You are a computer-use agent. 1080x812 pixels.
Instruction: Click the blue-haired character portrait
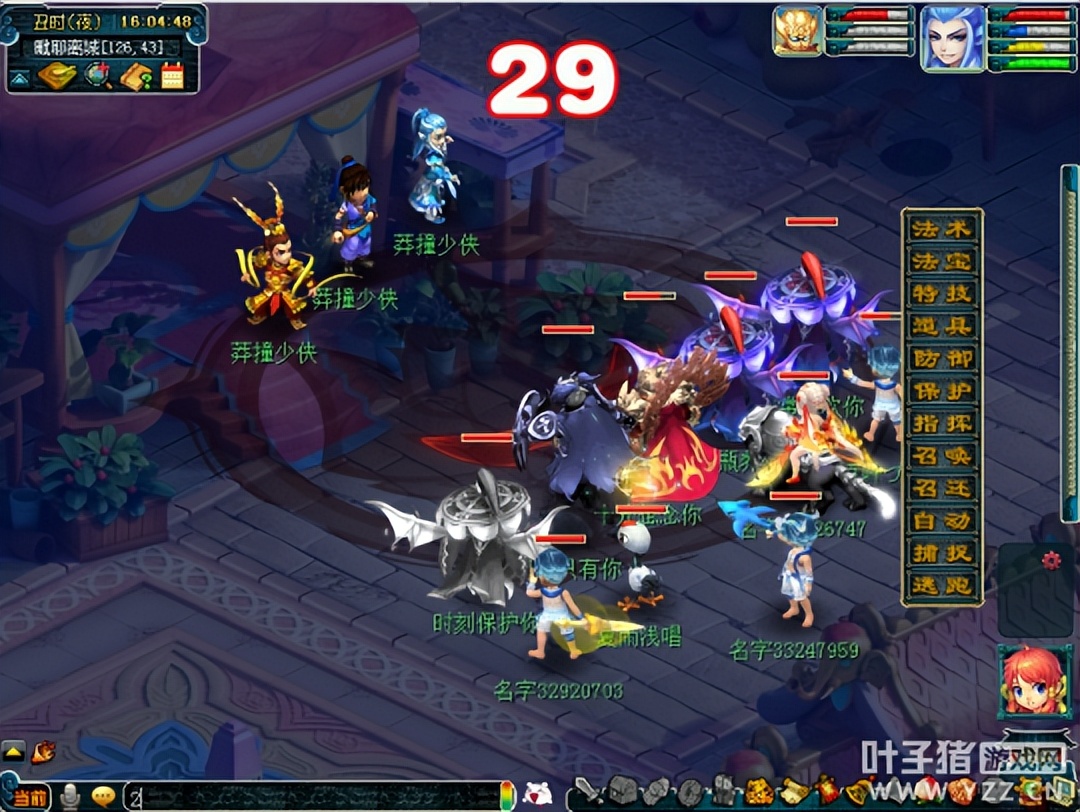tap(951, 38)
